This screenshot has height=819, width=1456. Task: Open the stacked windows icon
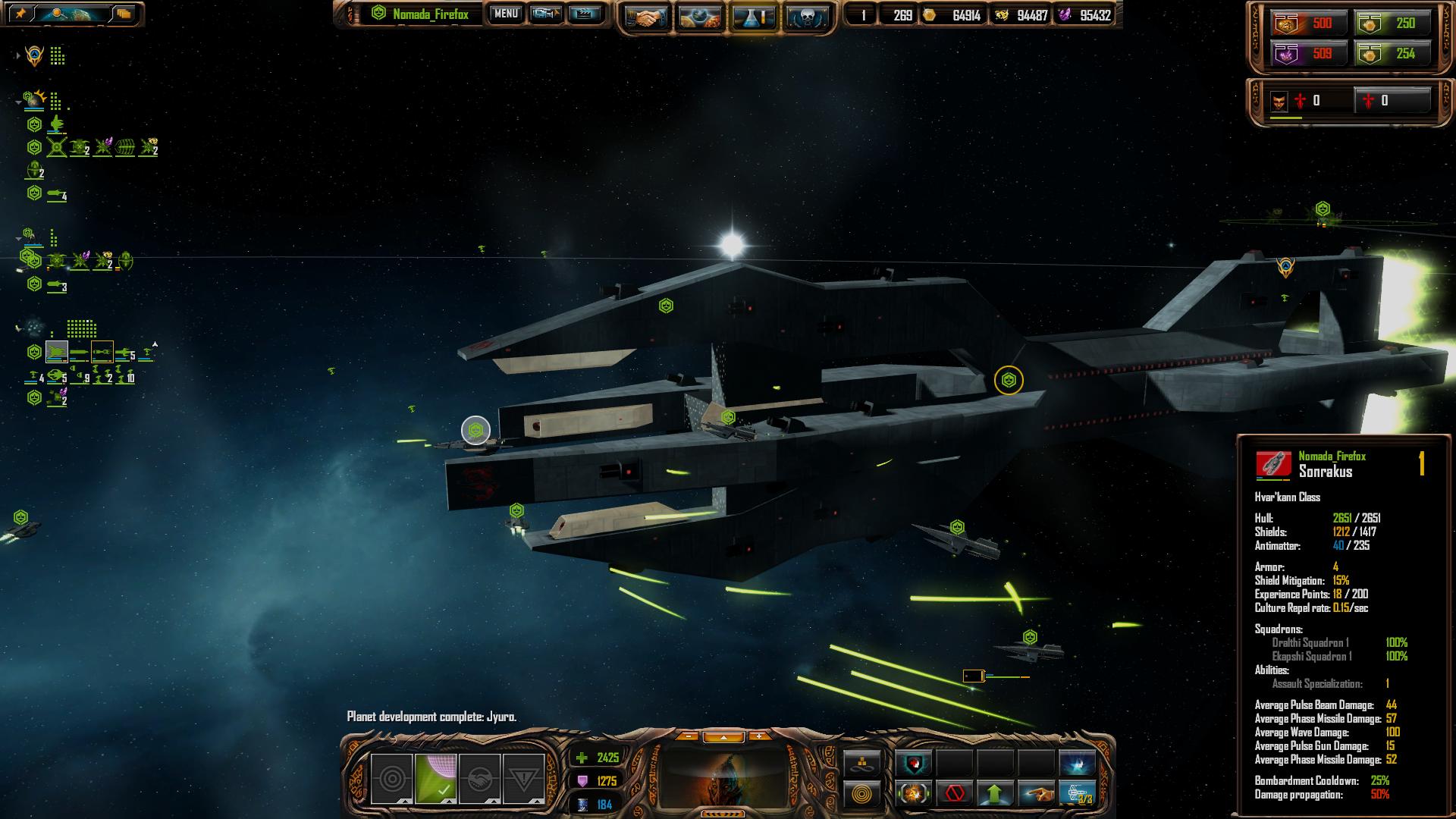(124, 14)
